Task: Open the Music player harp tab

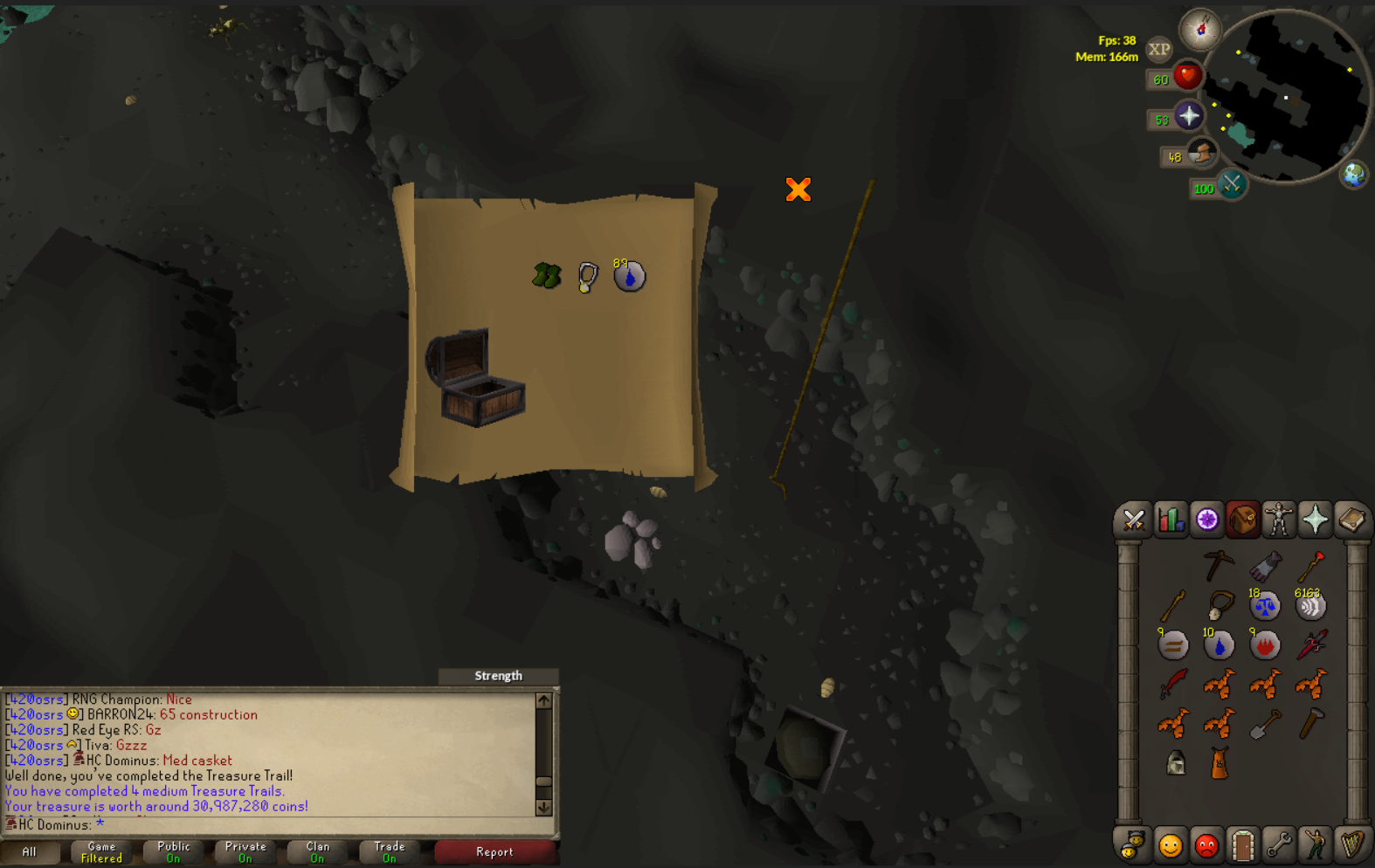Action: 1351,844
